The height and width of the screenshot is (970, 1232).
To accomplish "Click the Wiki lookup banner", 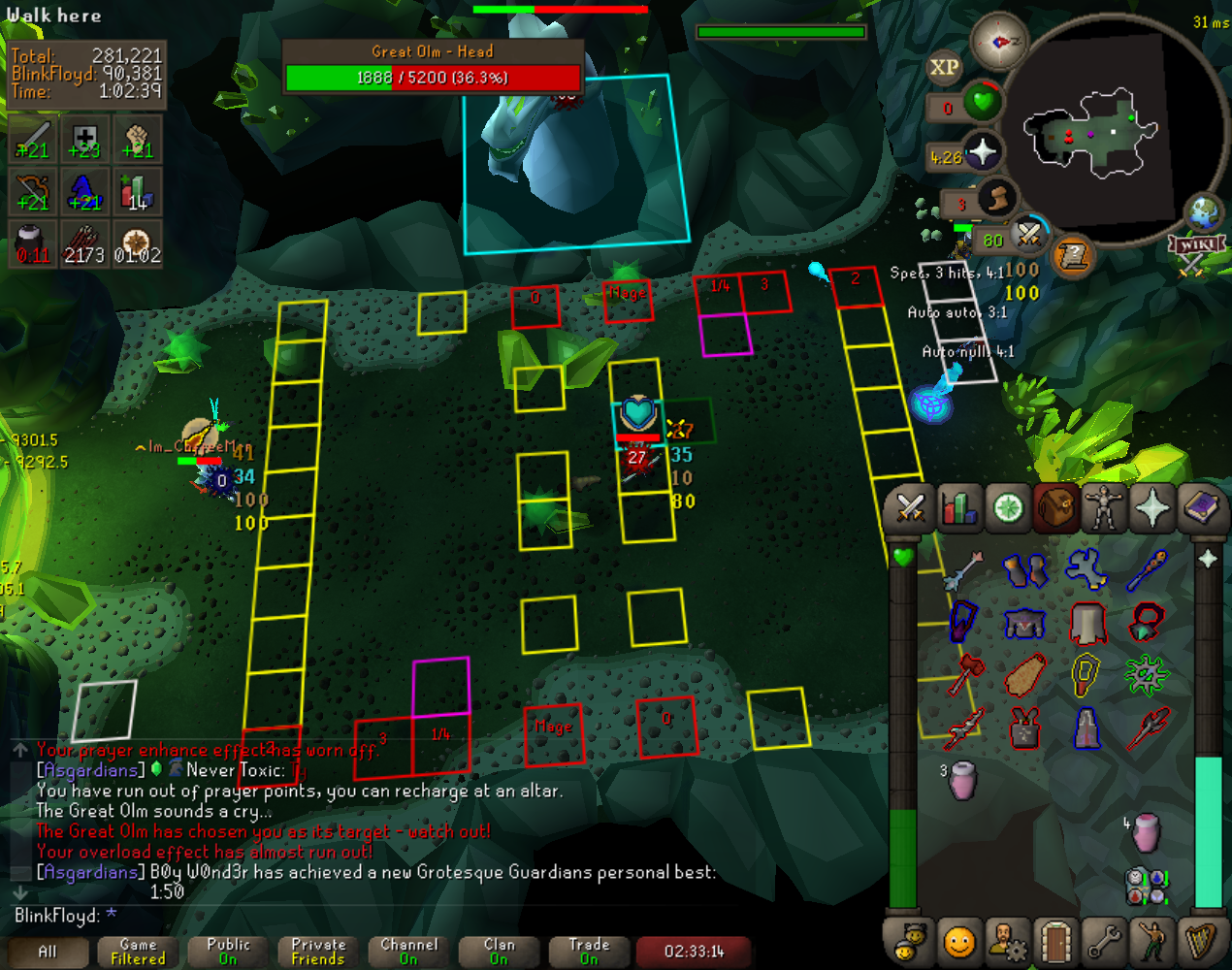I will pos(1197,246).
